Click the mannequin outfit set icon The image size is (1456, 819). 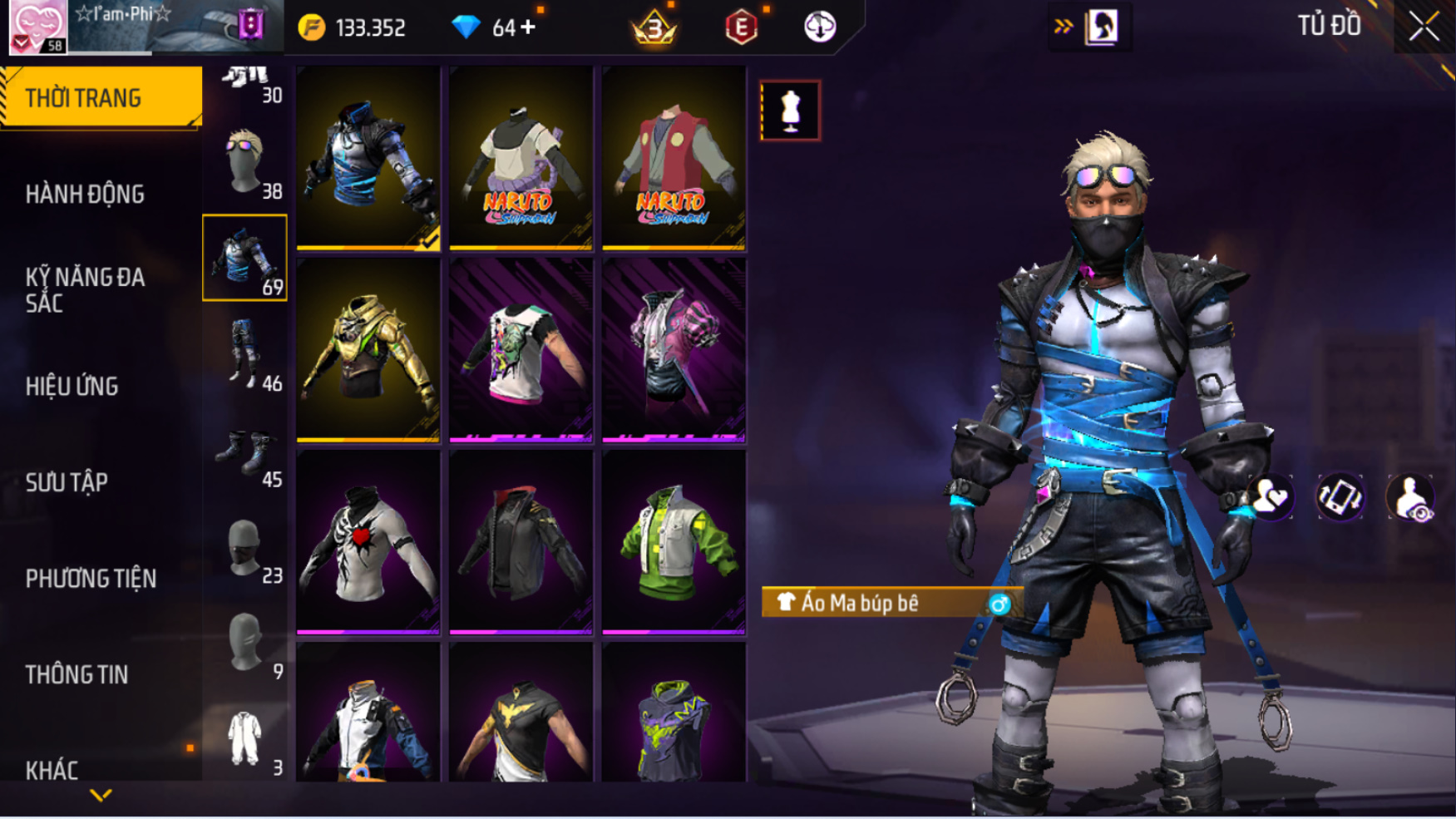click(x=790, y=111)
